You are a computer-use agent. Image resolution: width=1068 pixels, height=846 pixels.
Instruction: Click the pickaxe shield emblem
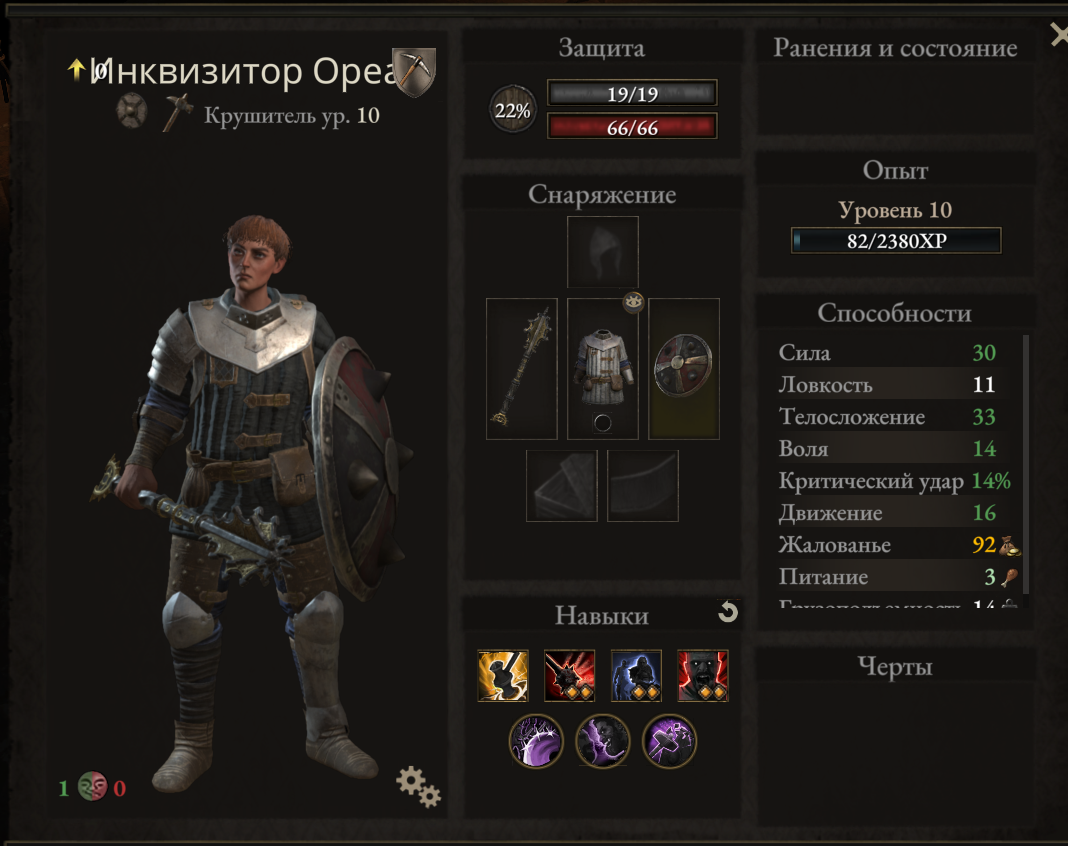coord(413,72)
